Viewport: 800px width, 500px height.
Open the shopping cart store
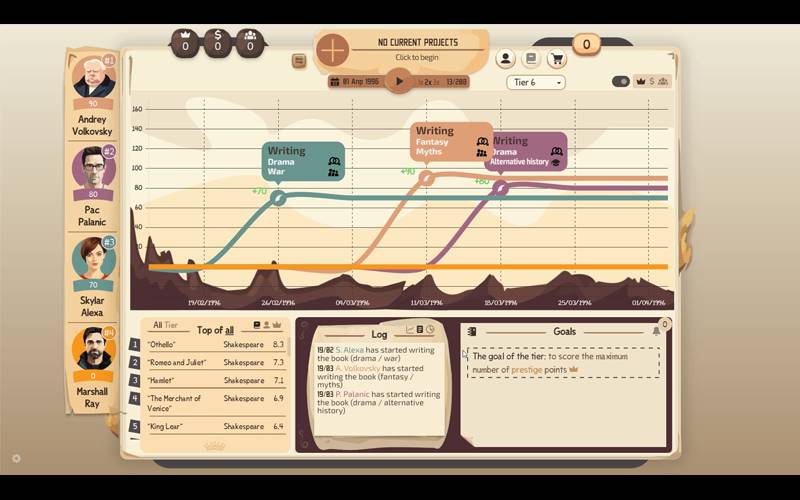tap(557, 60)
